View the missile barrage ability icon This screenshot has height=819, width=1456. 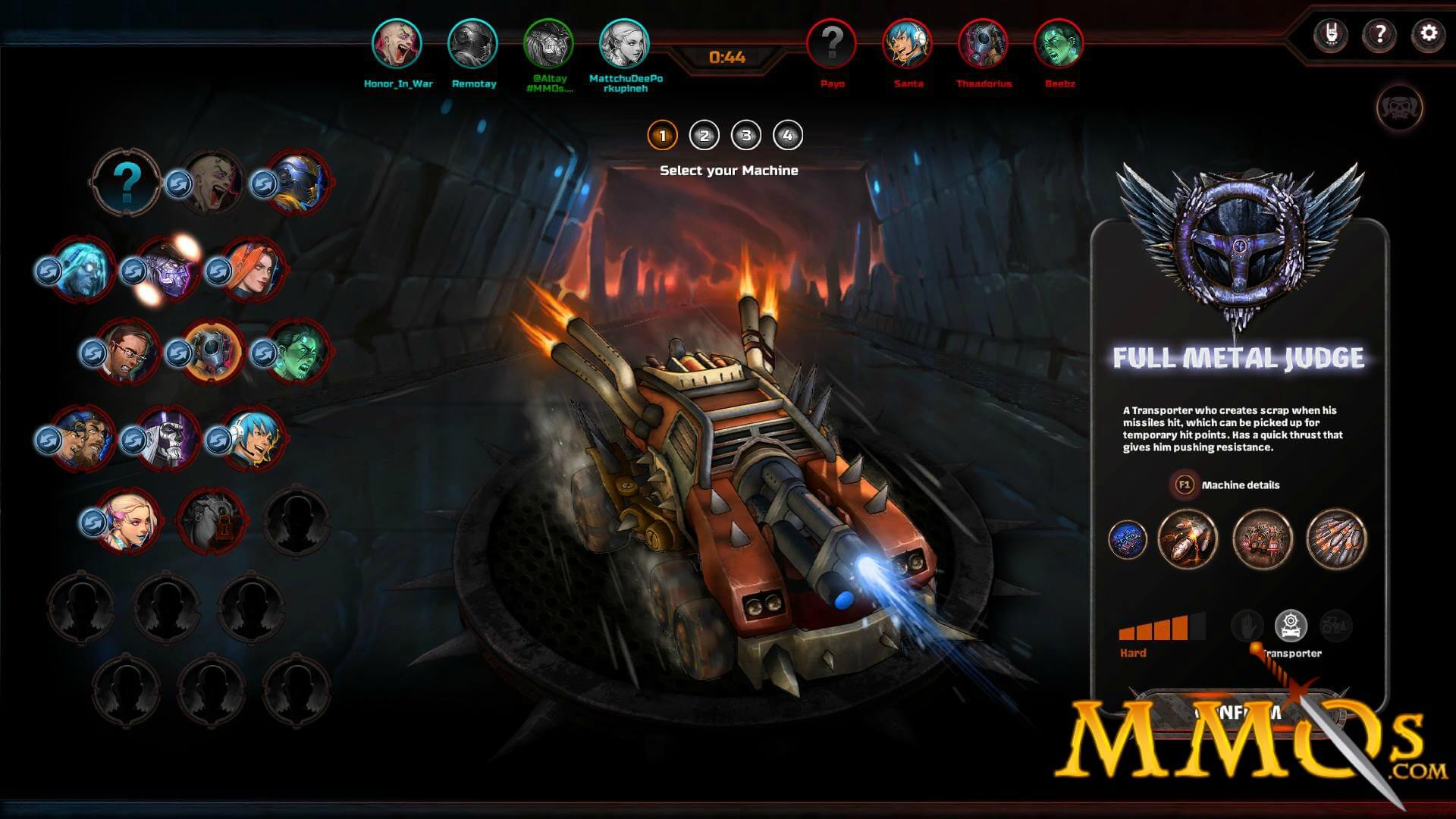click(x=1335, y=539)
